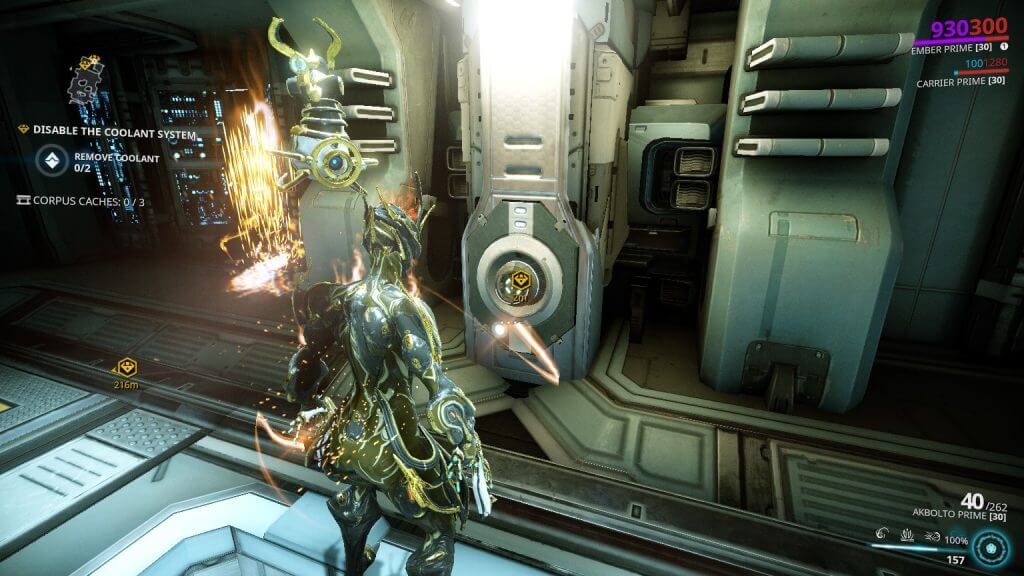Select the Akbolto Prime weapon label

(956, 516)
